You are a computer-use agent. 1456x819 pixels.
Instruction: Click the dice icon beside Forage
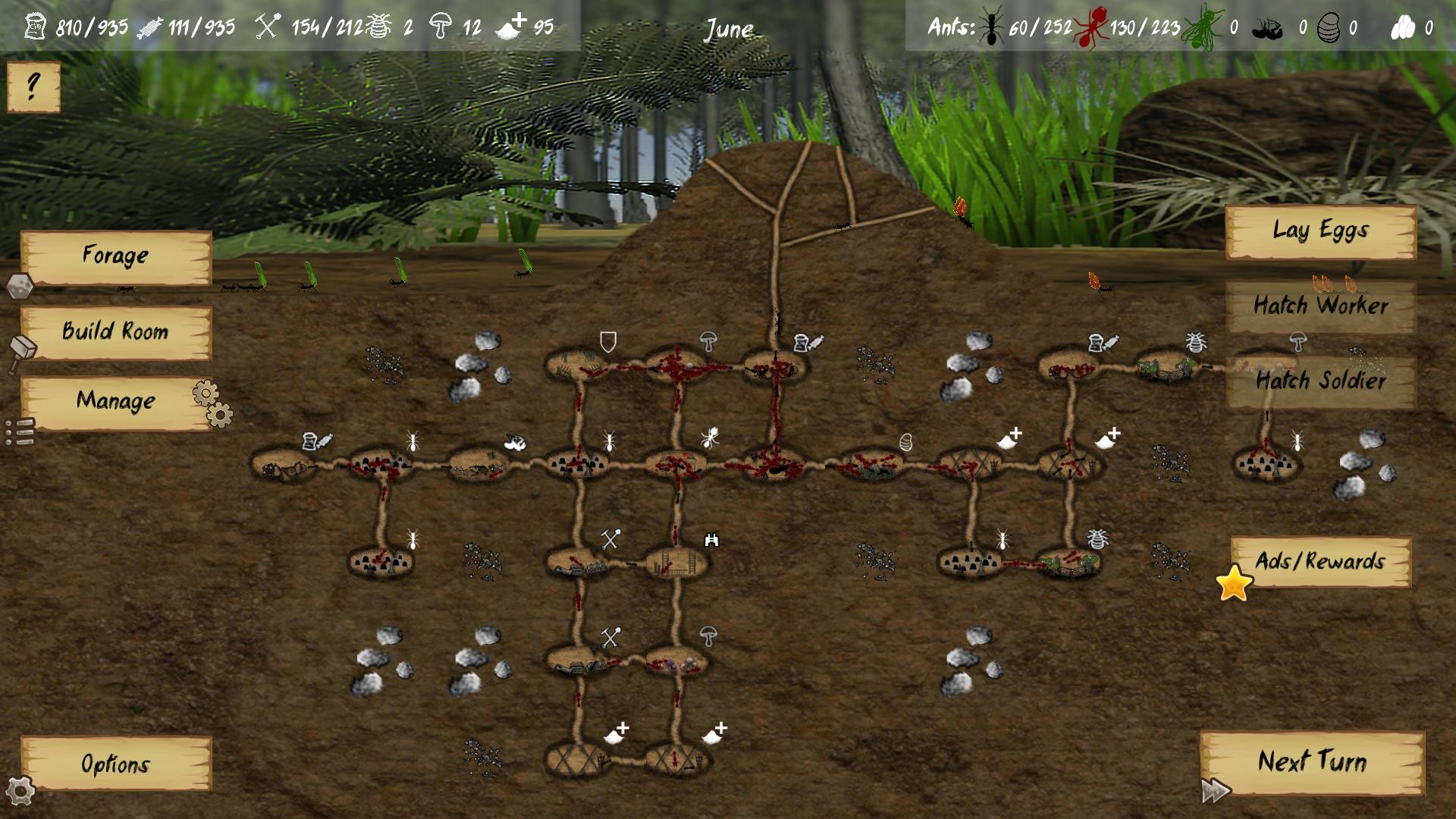pyautogui.click(x=22, y=288)
